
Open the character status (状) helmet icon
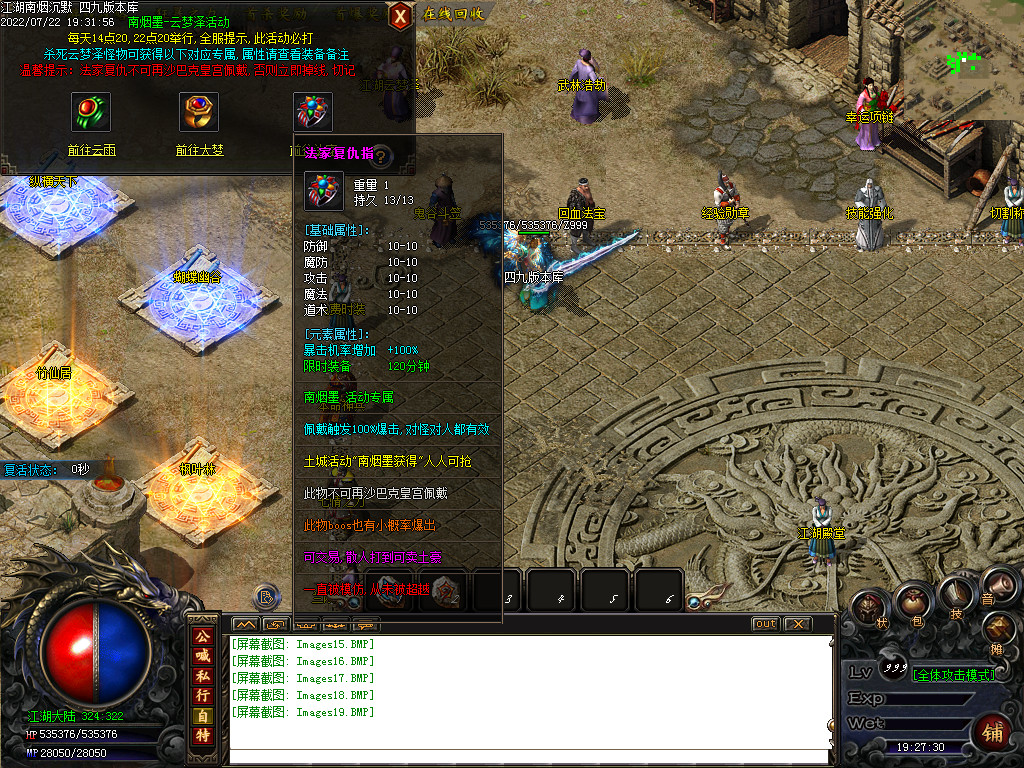click(868, 606)
